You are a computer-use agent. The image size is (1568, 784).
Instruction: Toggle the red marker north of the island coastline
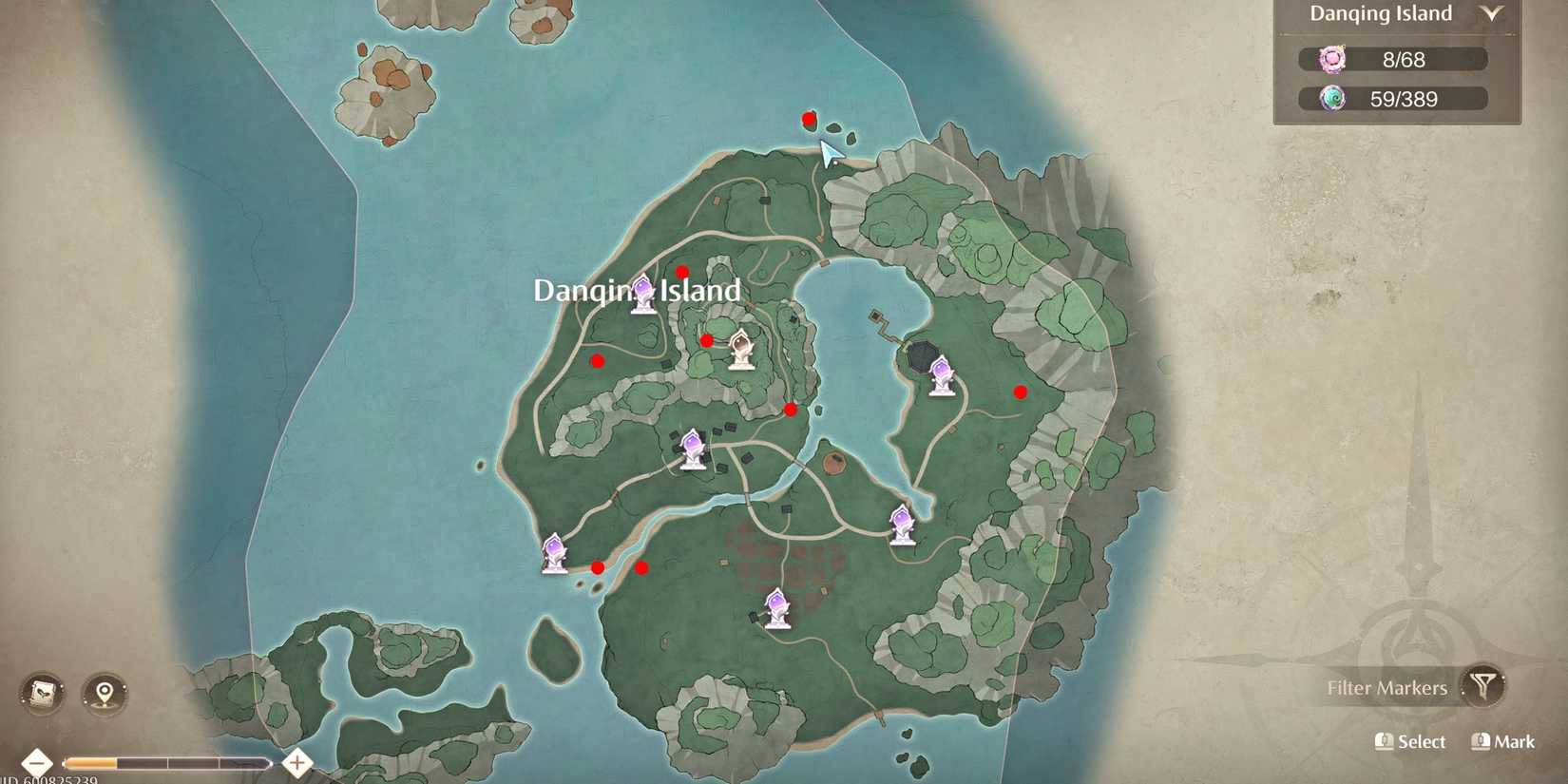(807, 118)
